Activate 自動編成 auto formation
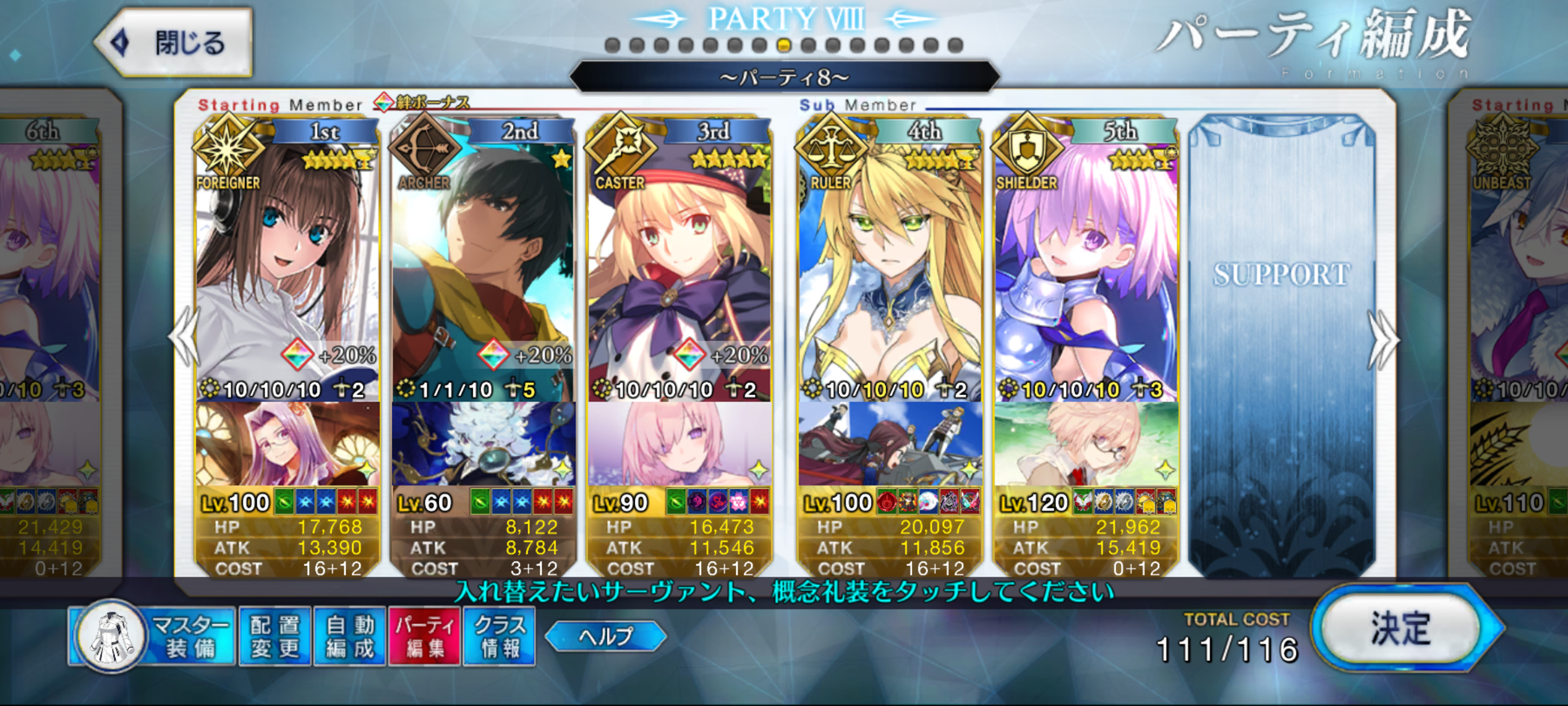The height and width of the screenshot is (706, 1568). point(349,637)
